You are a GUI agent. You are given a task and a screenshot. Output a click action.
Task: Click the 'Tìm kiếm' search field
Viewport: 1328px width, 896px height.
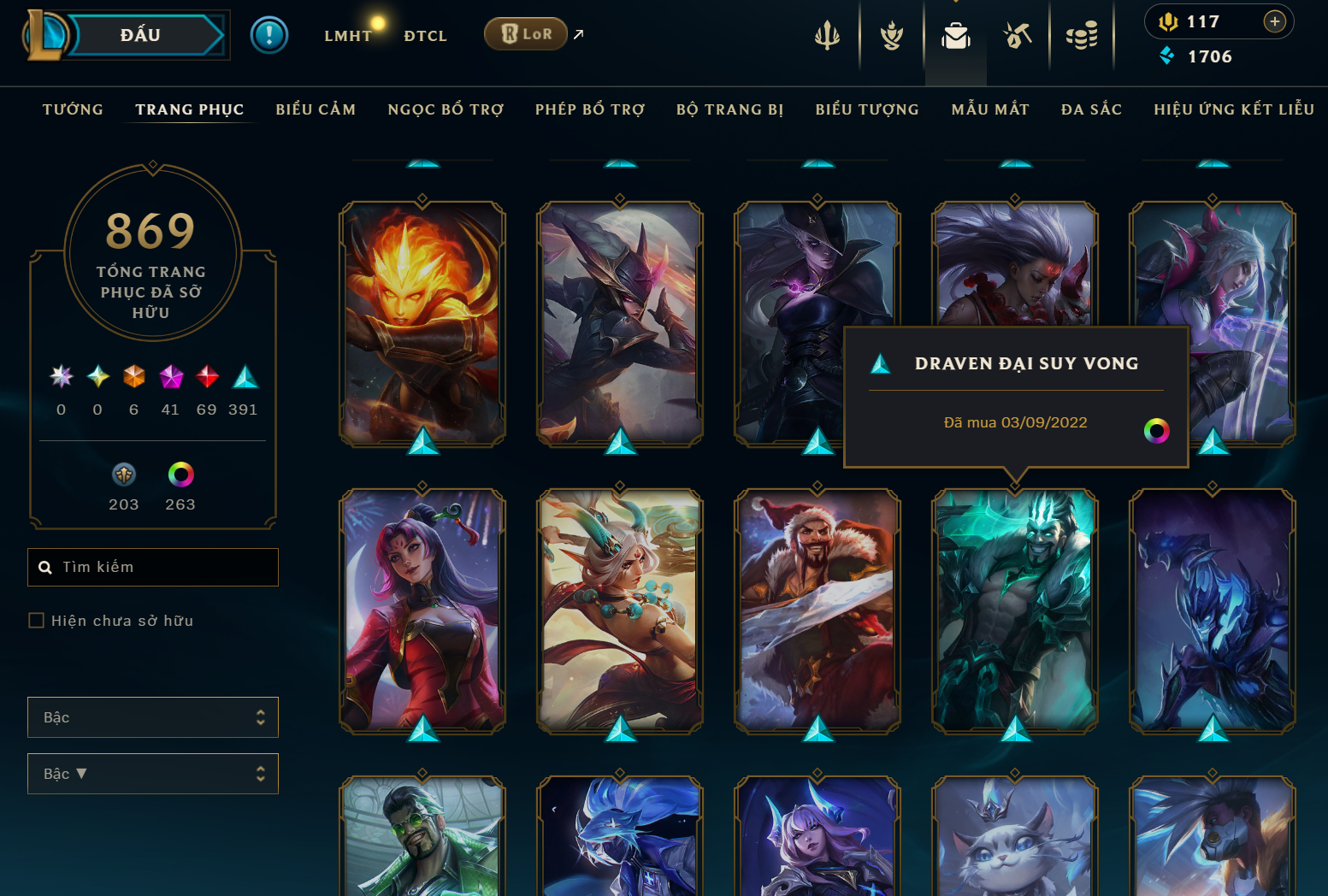pyautogui.click(x=152, y=567)
